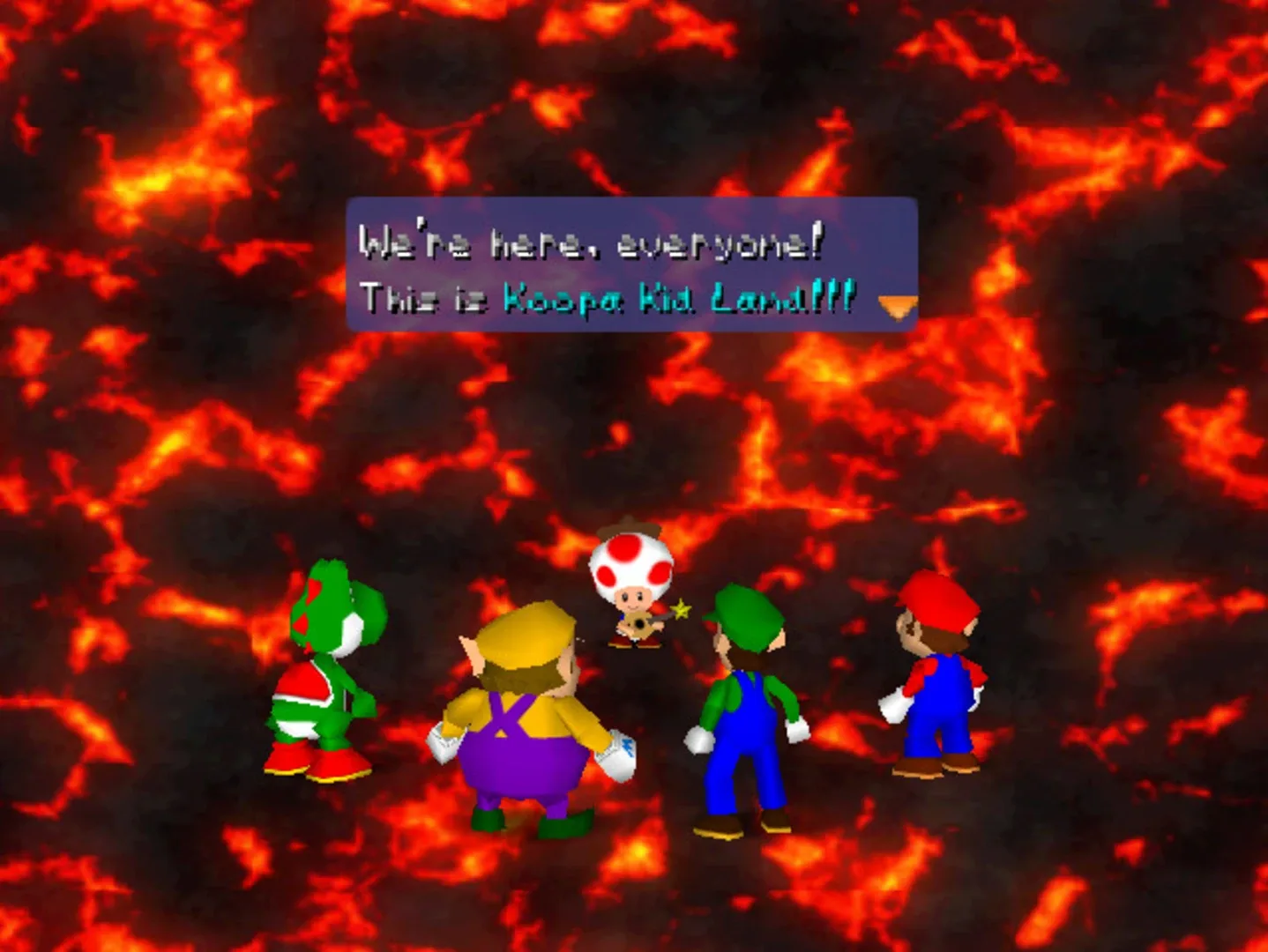1268x952 pixels.
Task: Click the dialogue text panel header area
Action: [630, 212]
